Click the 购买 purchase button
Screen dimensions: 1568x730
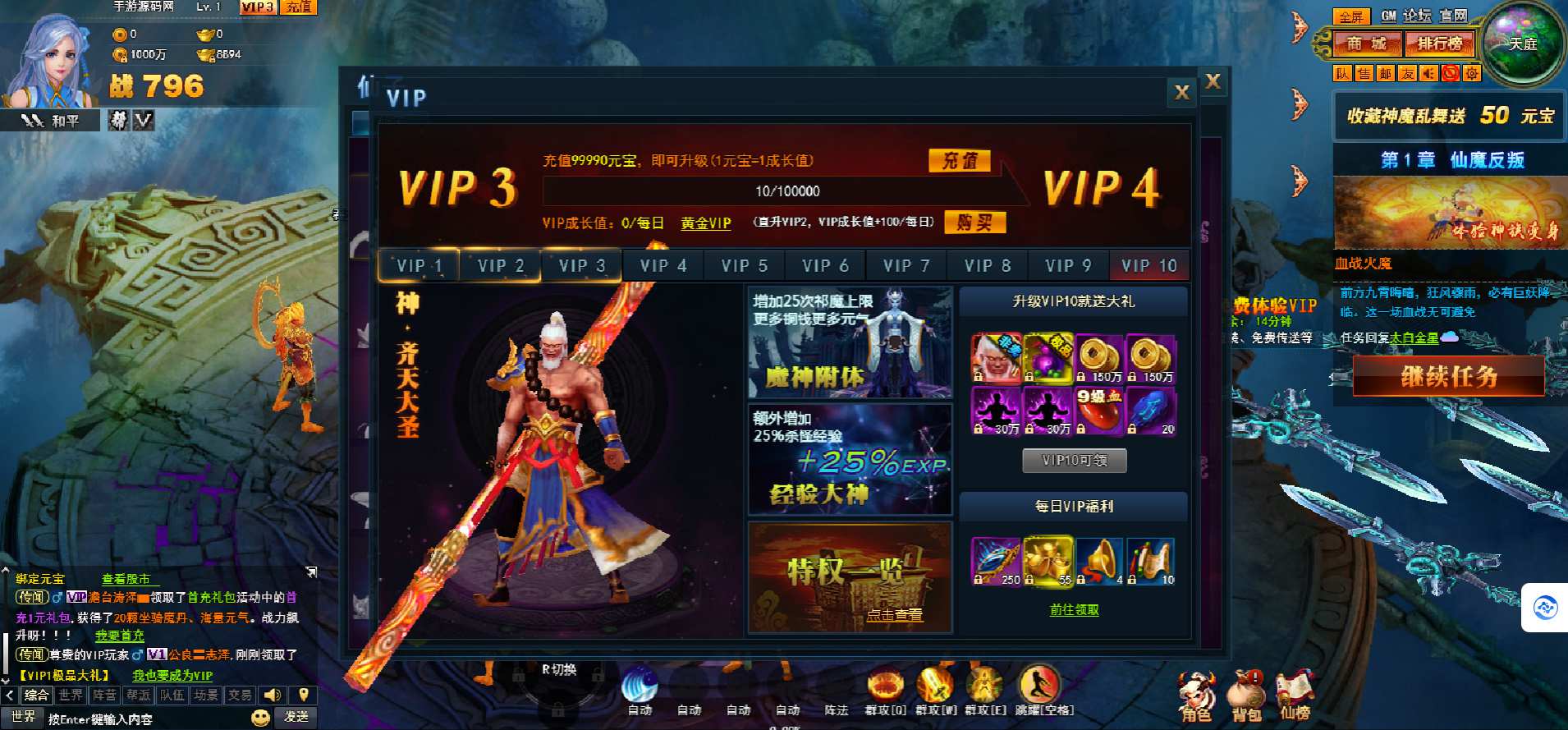pyautogui.click(x=974, y=223)
